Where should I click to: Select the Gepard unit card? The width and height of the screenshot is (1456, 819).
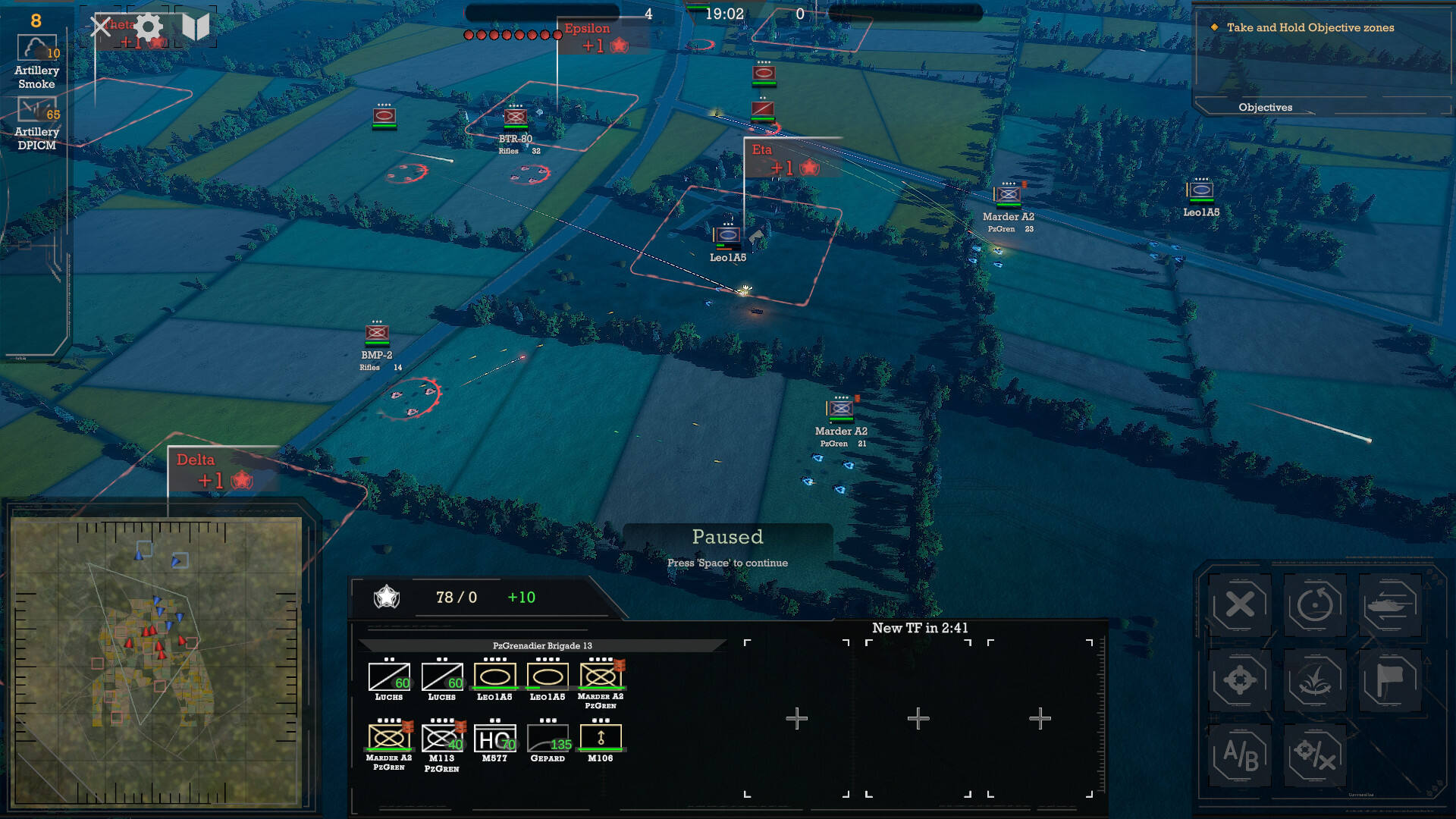point(548,739)
